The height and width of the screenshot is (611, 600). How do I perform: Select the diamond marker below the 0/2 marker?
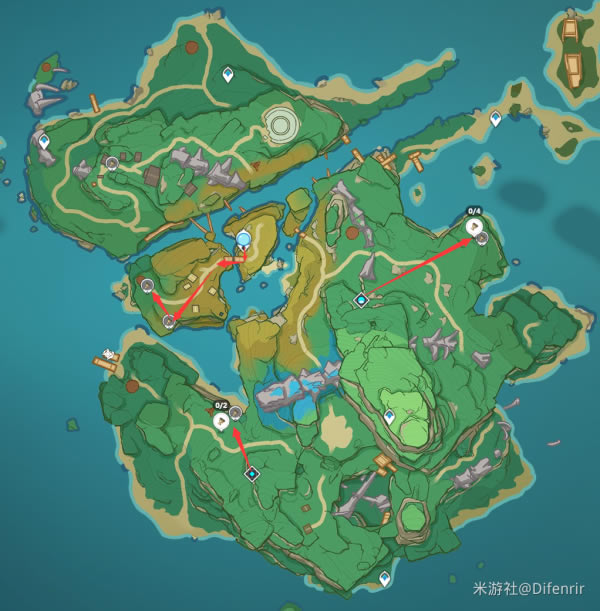pyautogui.click(x=252, y=473)
